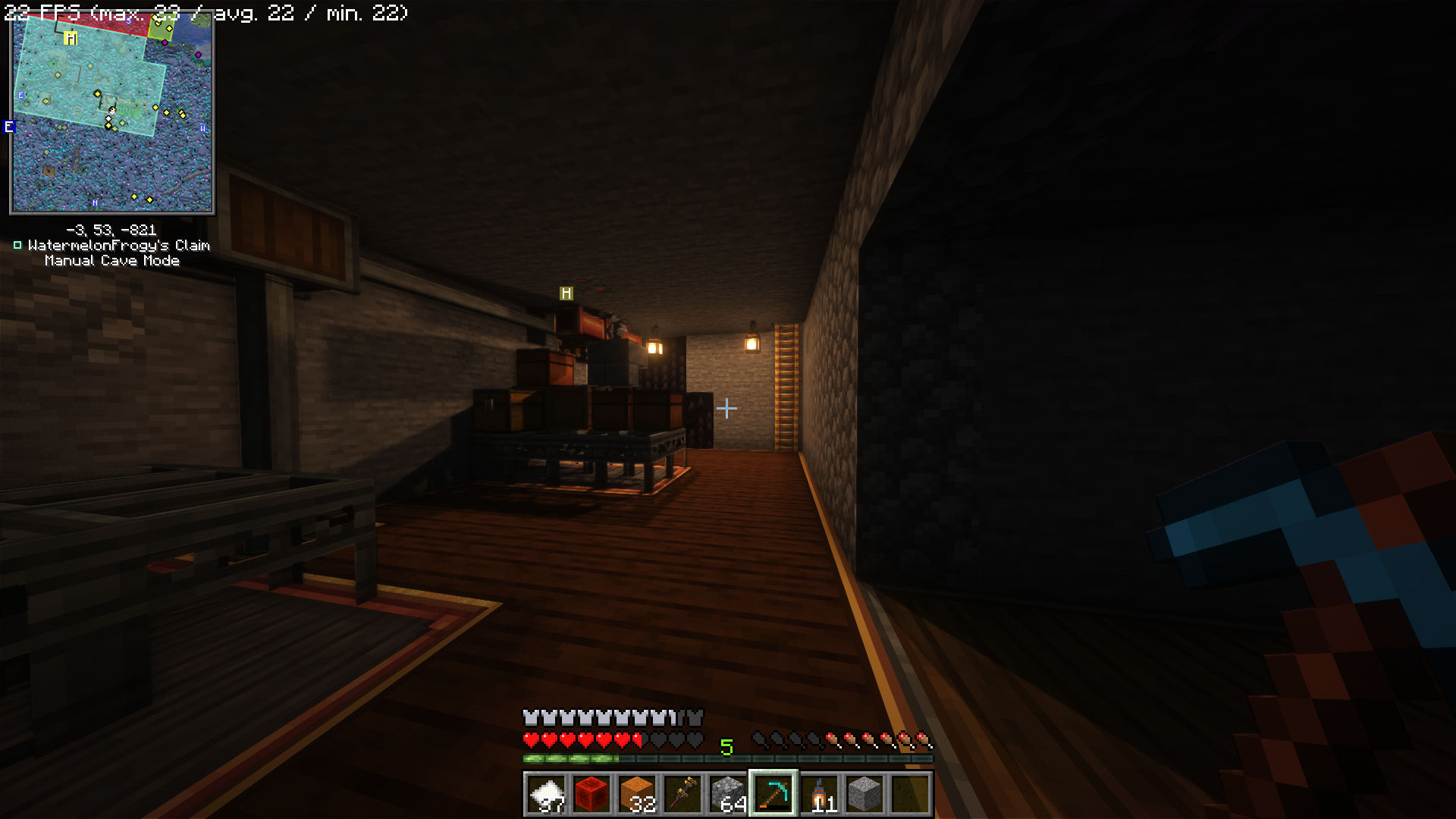Click the blue E direction marker beside the minimap

[x=10, y=127]
